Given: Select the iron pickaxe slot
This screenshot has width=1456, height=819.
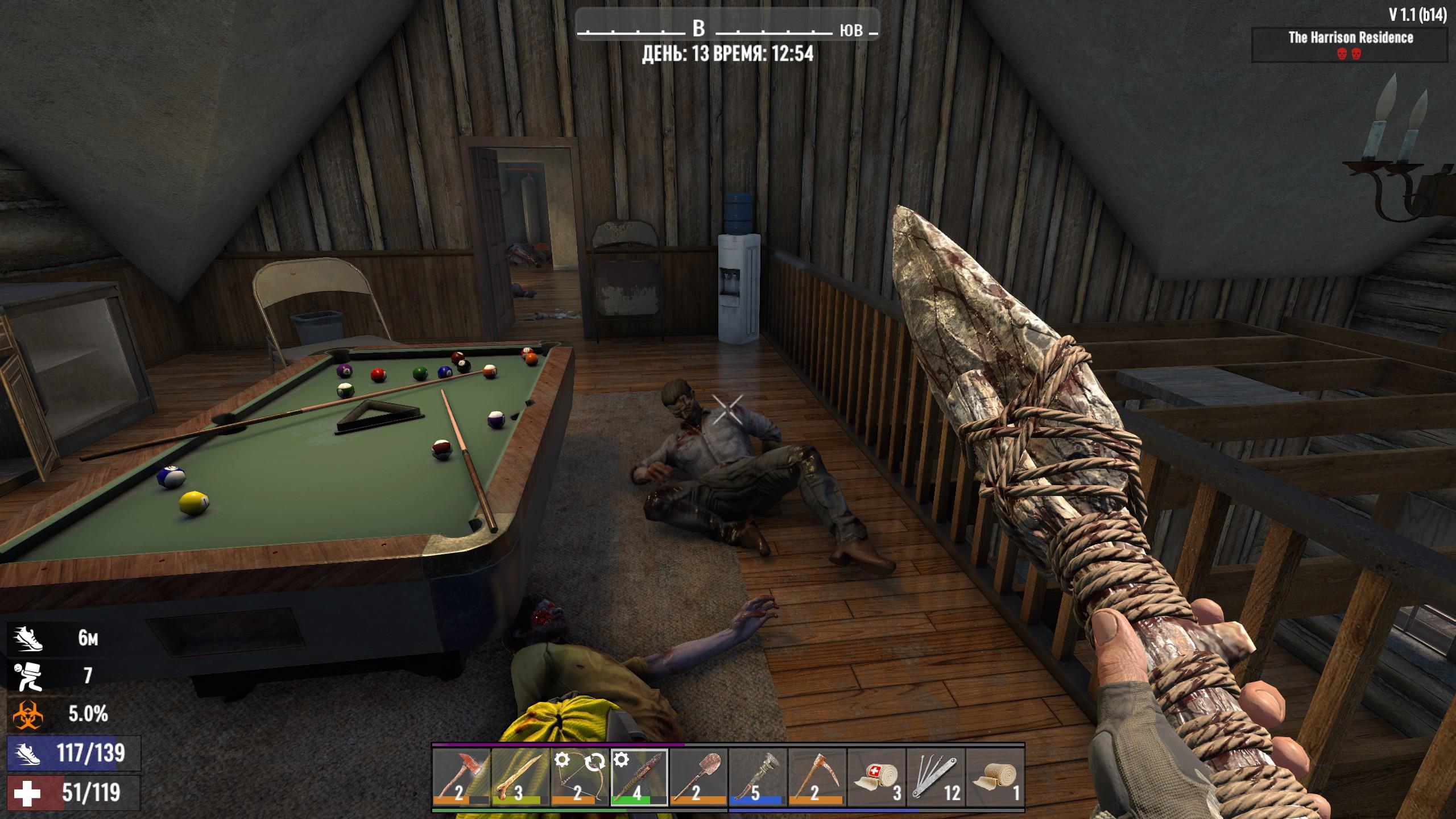Looking at the screenshot, I should [x=816, y=777].
